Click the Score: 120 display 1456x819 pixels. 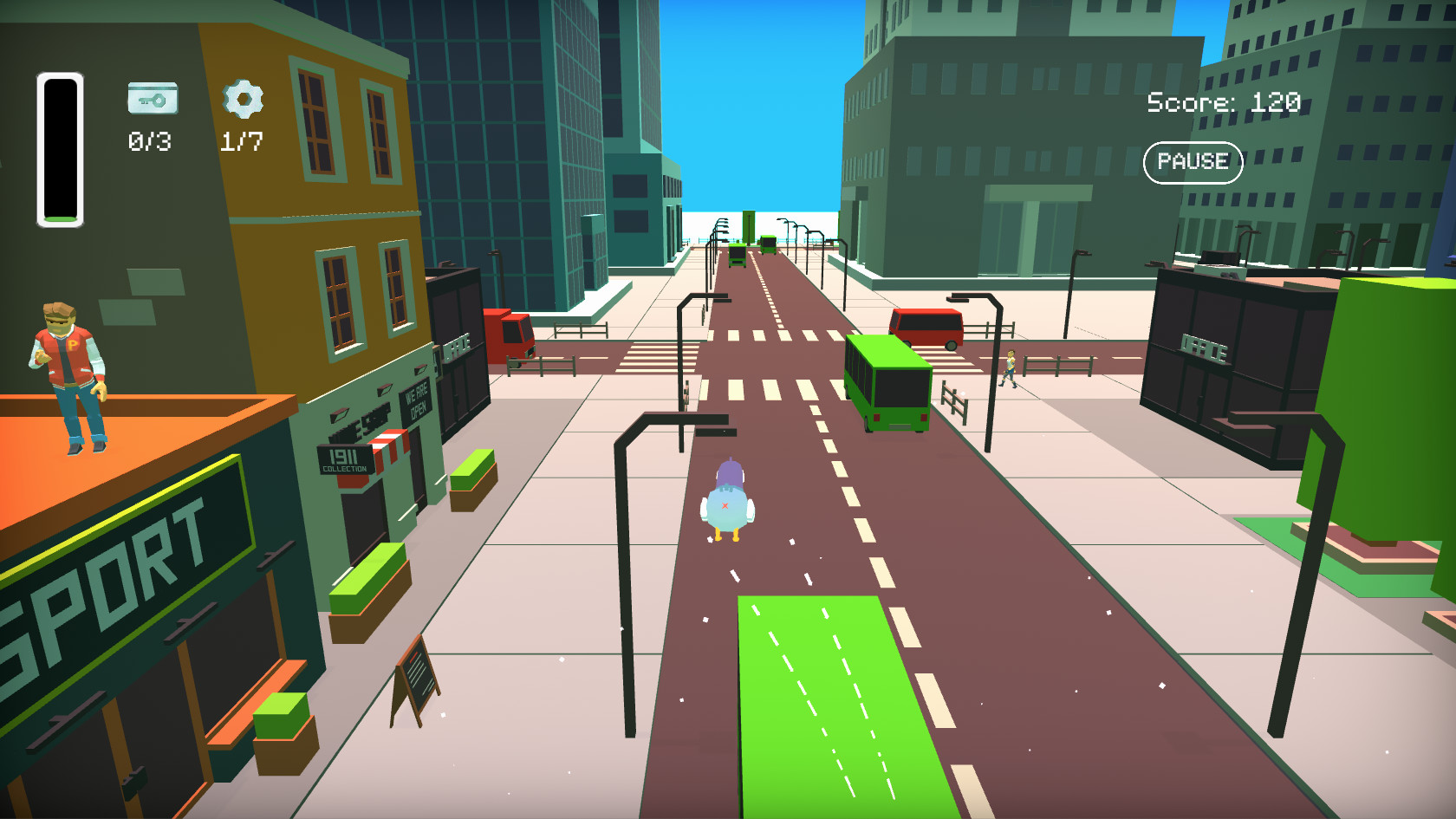pos(1222,101)
